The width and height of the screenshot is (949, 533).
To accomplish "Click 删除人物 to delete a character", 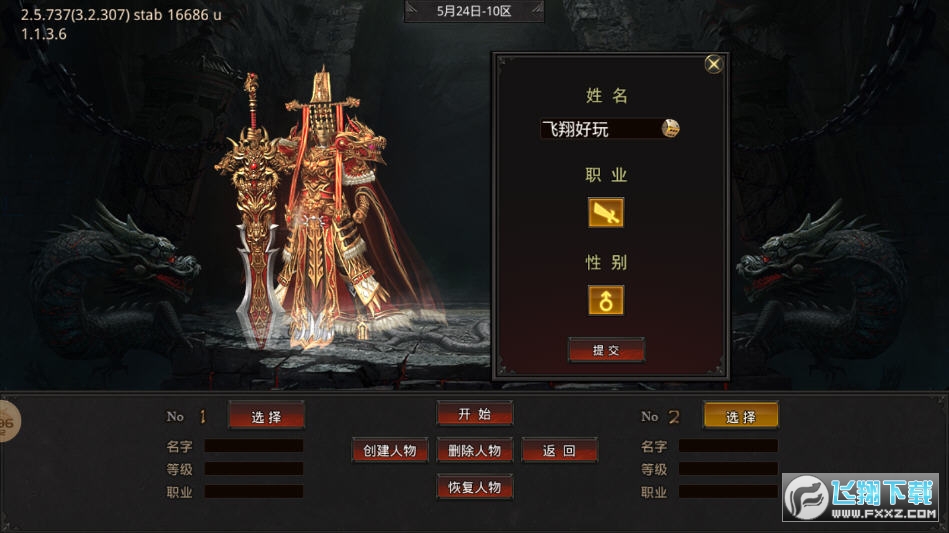I will (x=475, y=450).
